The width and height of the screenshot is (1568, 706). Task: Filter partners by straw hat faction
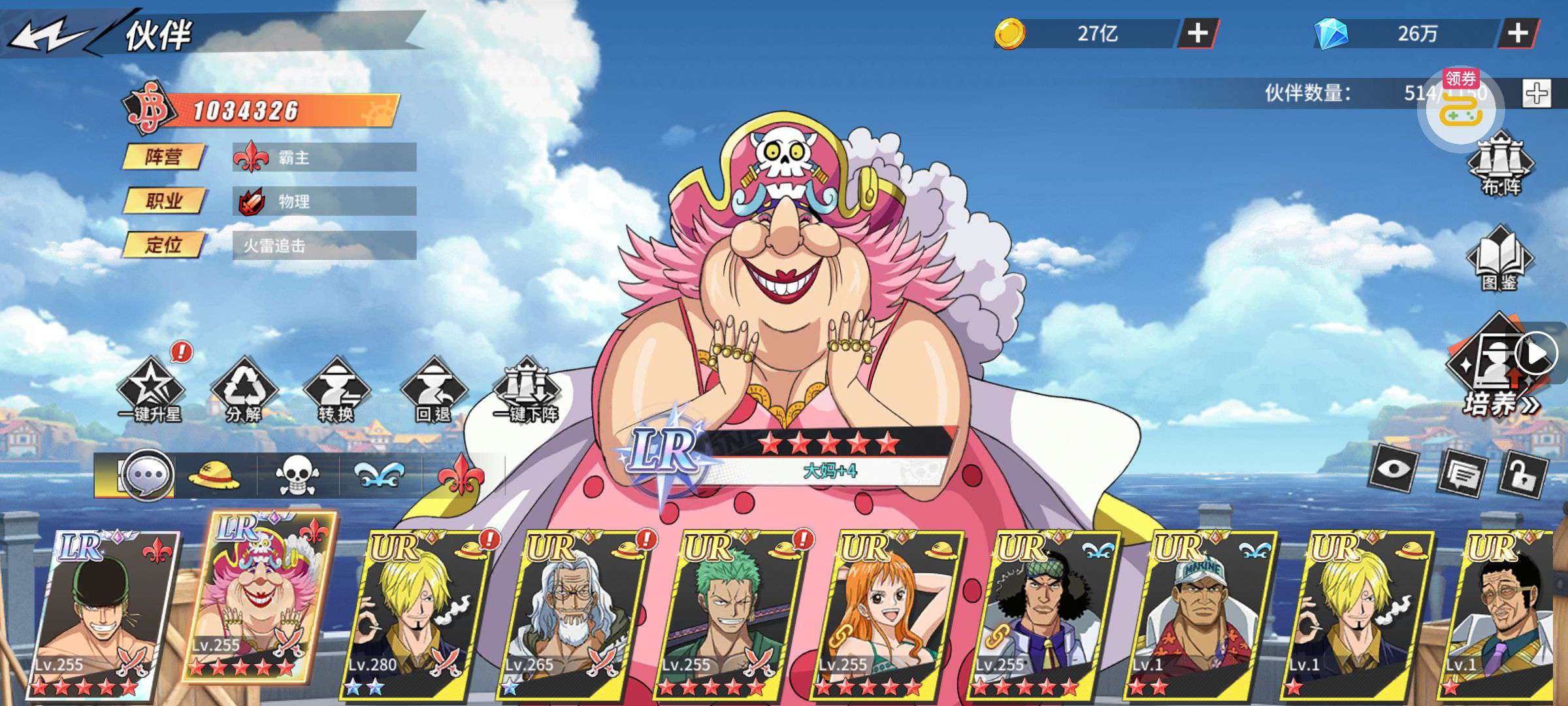[x=214, y=475]
